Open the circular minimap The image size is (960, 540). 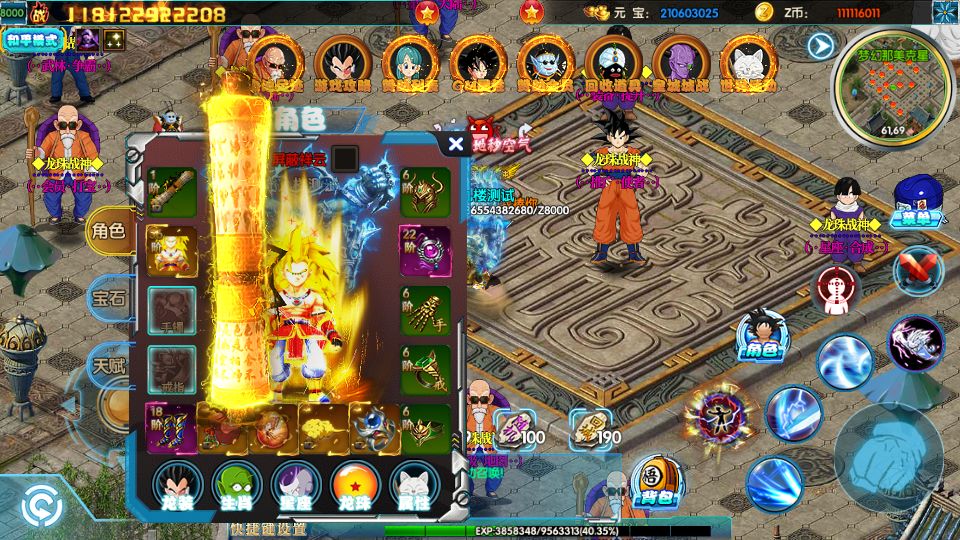tap(892, 95)
